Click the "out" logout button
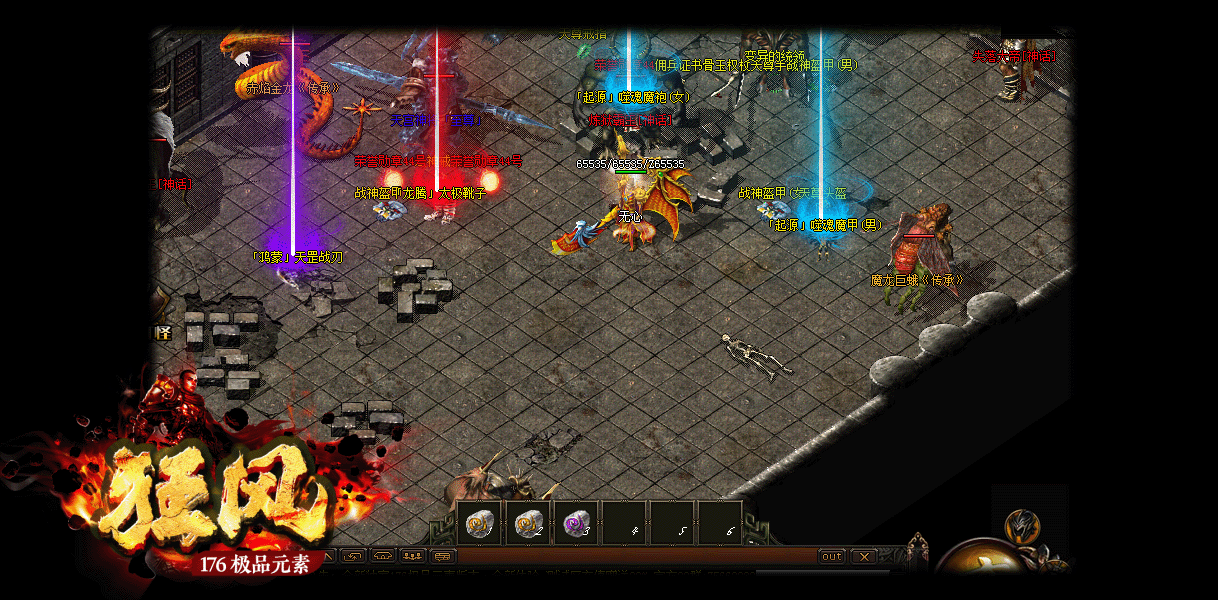The width and height of the screenshot is (1218, 600). [x=831, y=556]
